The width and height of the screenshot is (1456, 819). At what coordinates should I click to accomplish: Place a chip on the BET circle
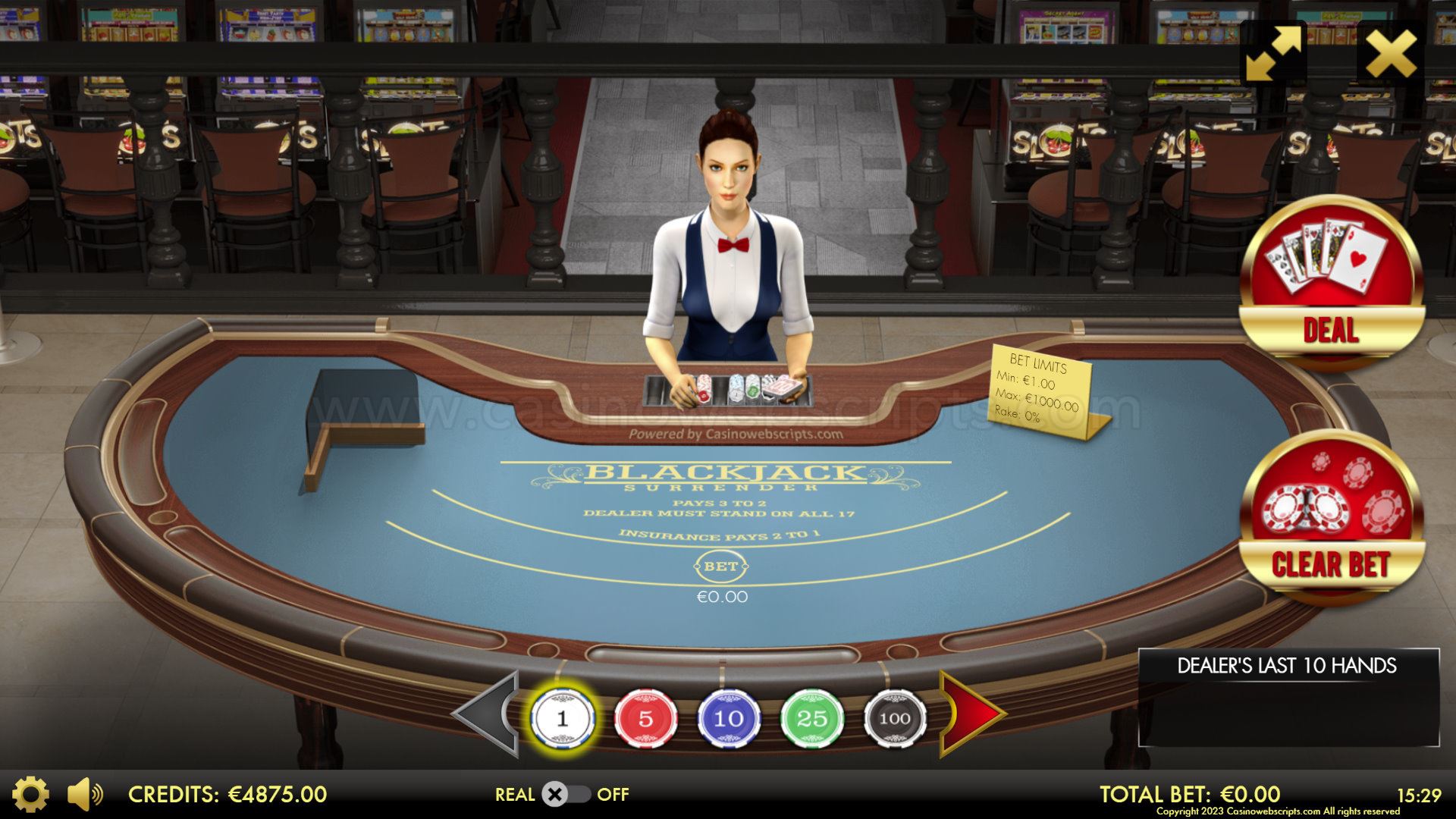click(721, 566)
